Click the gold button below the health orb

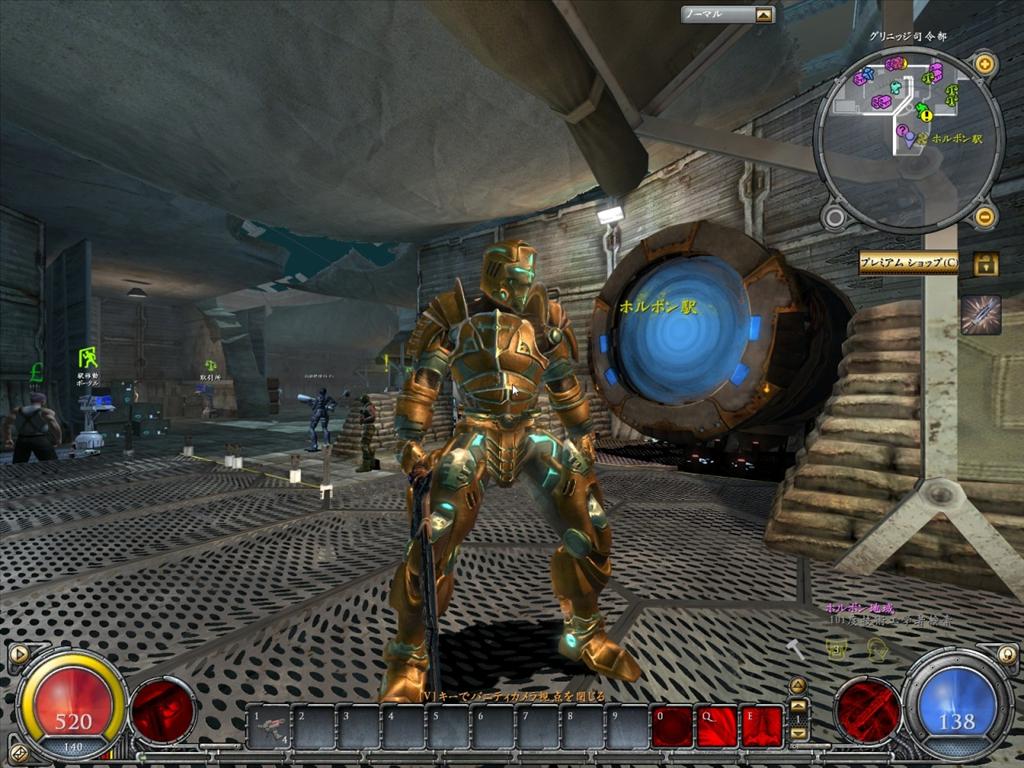(16, 752)
